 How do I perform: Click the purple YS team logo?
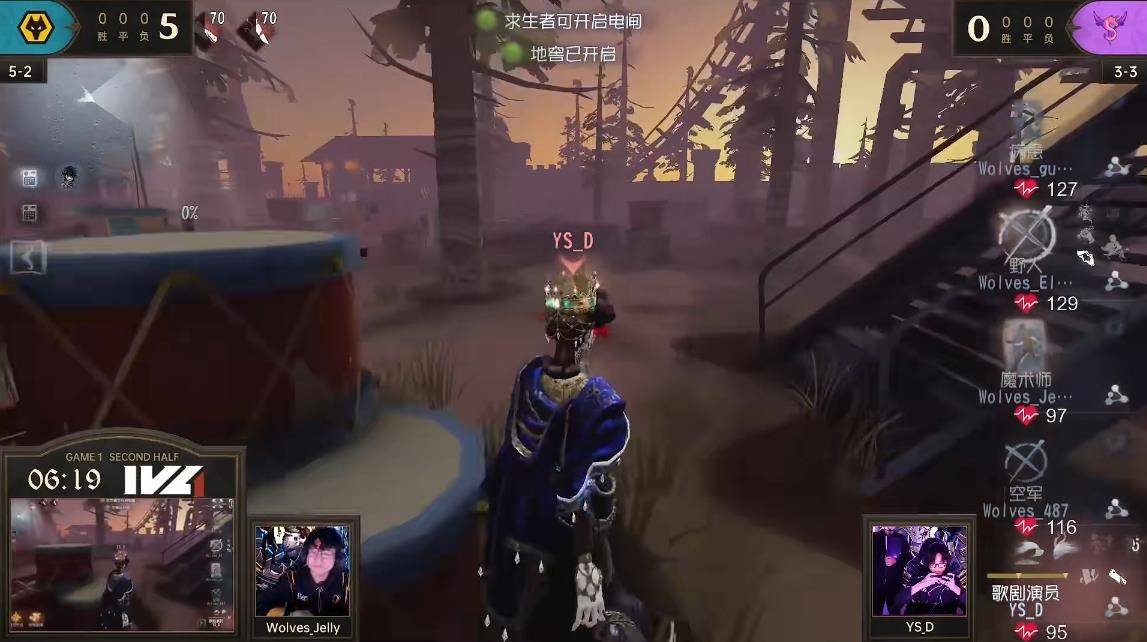click(x=1113, y=27)
